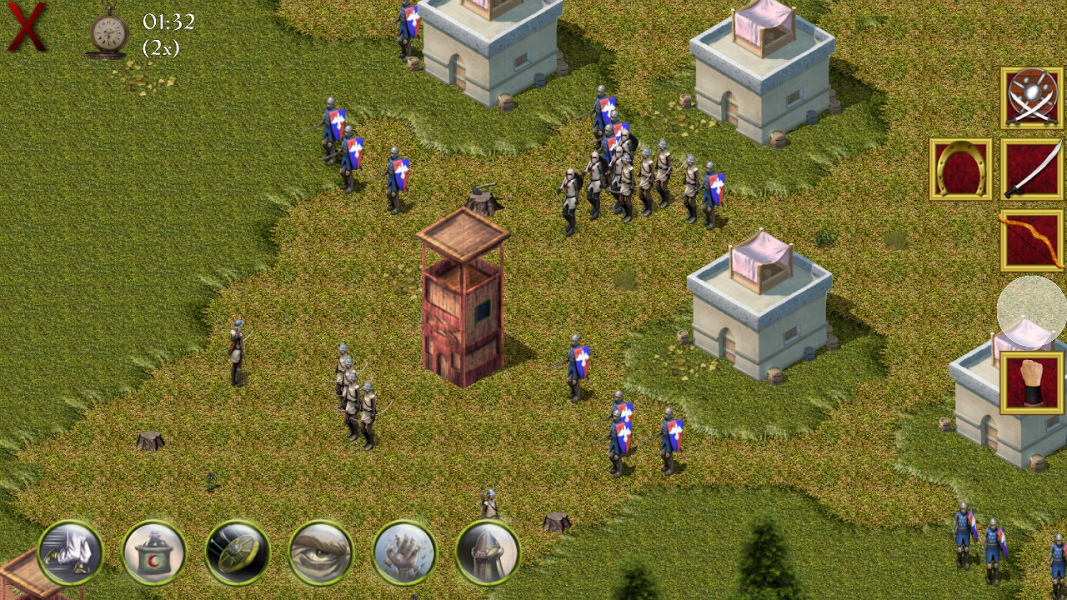Viewport: 1067px width, 600px height.
Task: Select the shield and crossed swords icon
Action: [x=1032, y=98]
